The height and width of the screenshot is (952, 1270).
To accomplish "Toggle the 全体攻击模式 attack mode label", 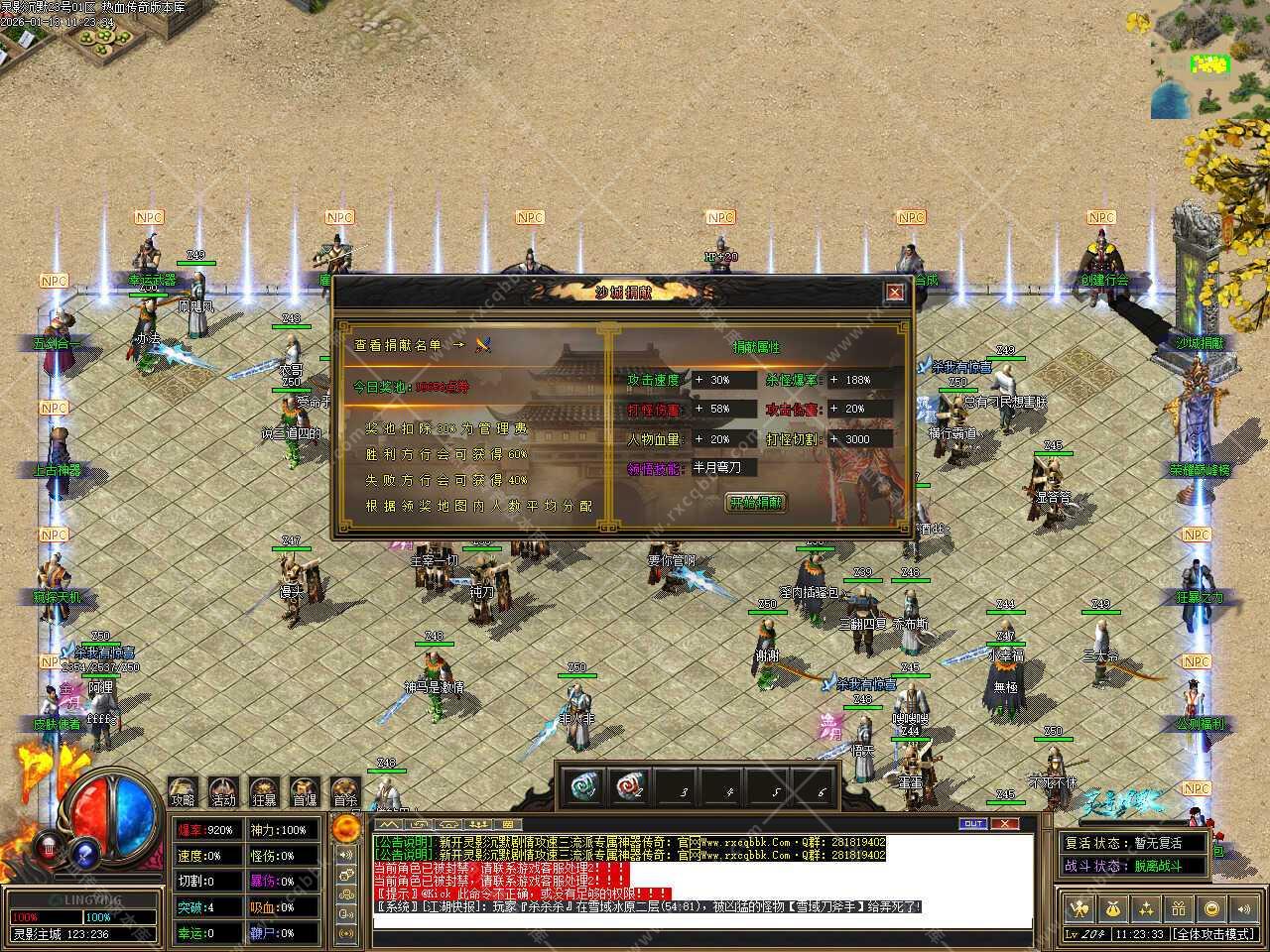I will (x=1213, y=934).
